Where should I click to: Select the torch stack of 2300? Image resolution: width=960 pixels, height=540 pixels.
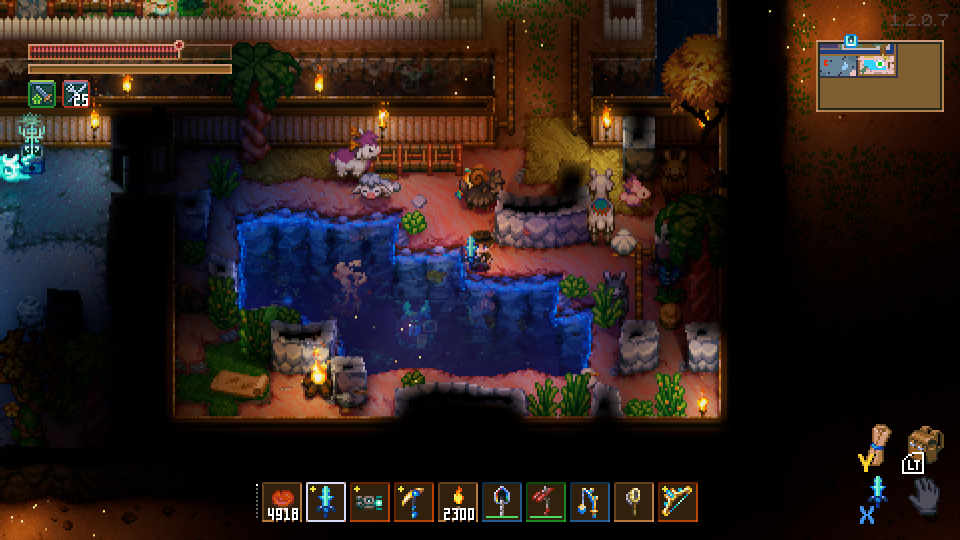[458, 502]
